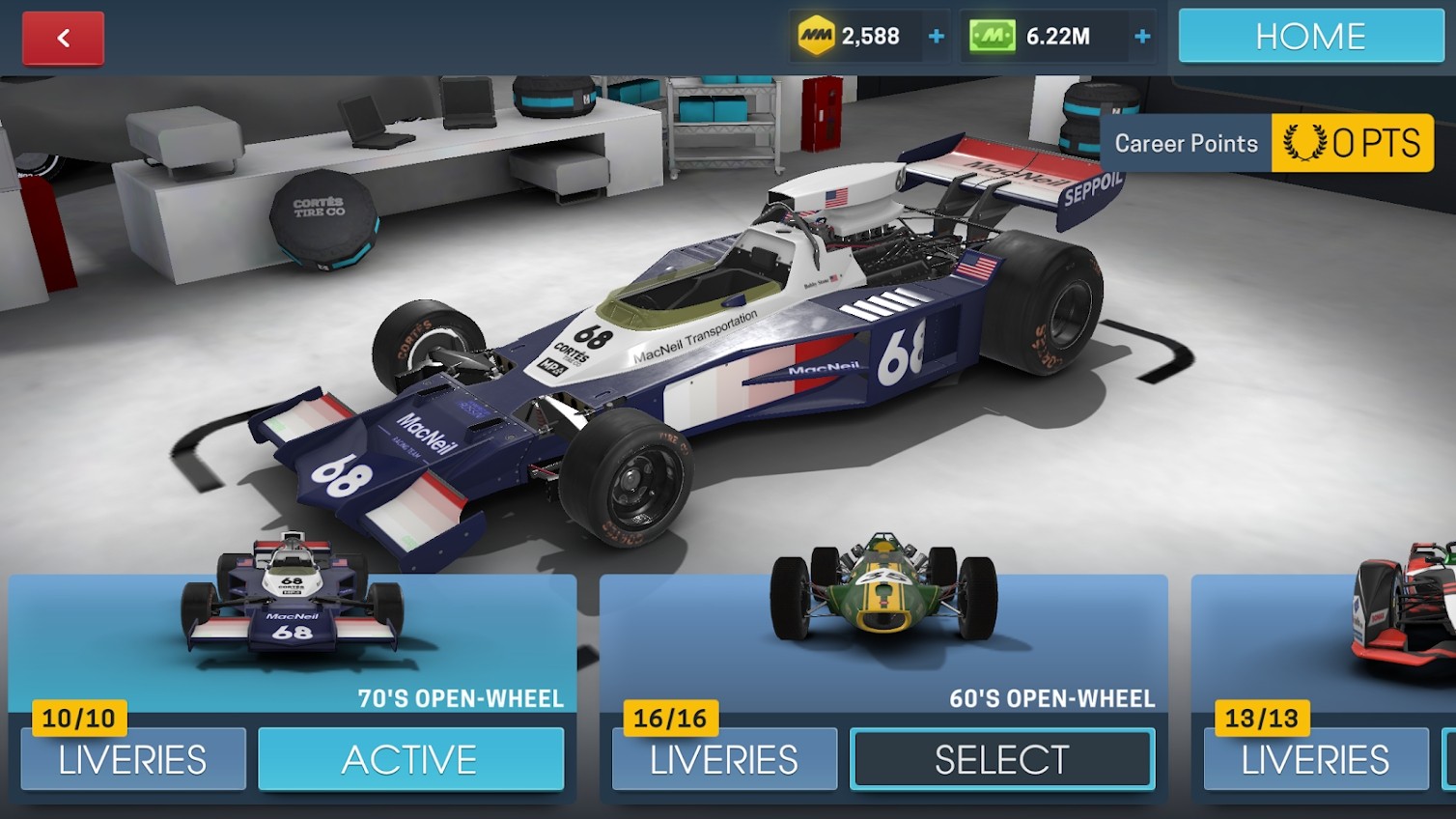This screenshot has height=819, width=1456.
Task: Choose the green 60's Open-Wheel car thumbnail
Action: (x=882, y=589)
